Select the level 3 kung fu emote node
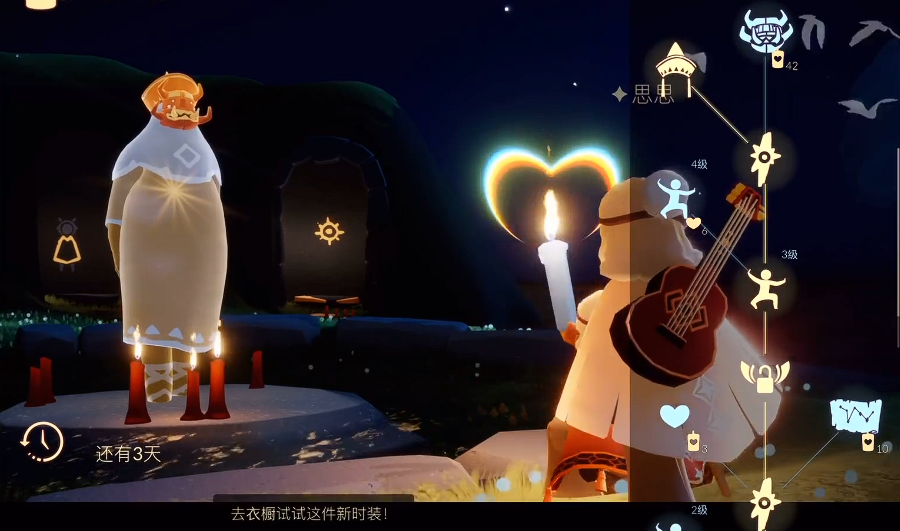 (766, 288)
